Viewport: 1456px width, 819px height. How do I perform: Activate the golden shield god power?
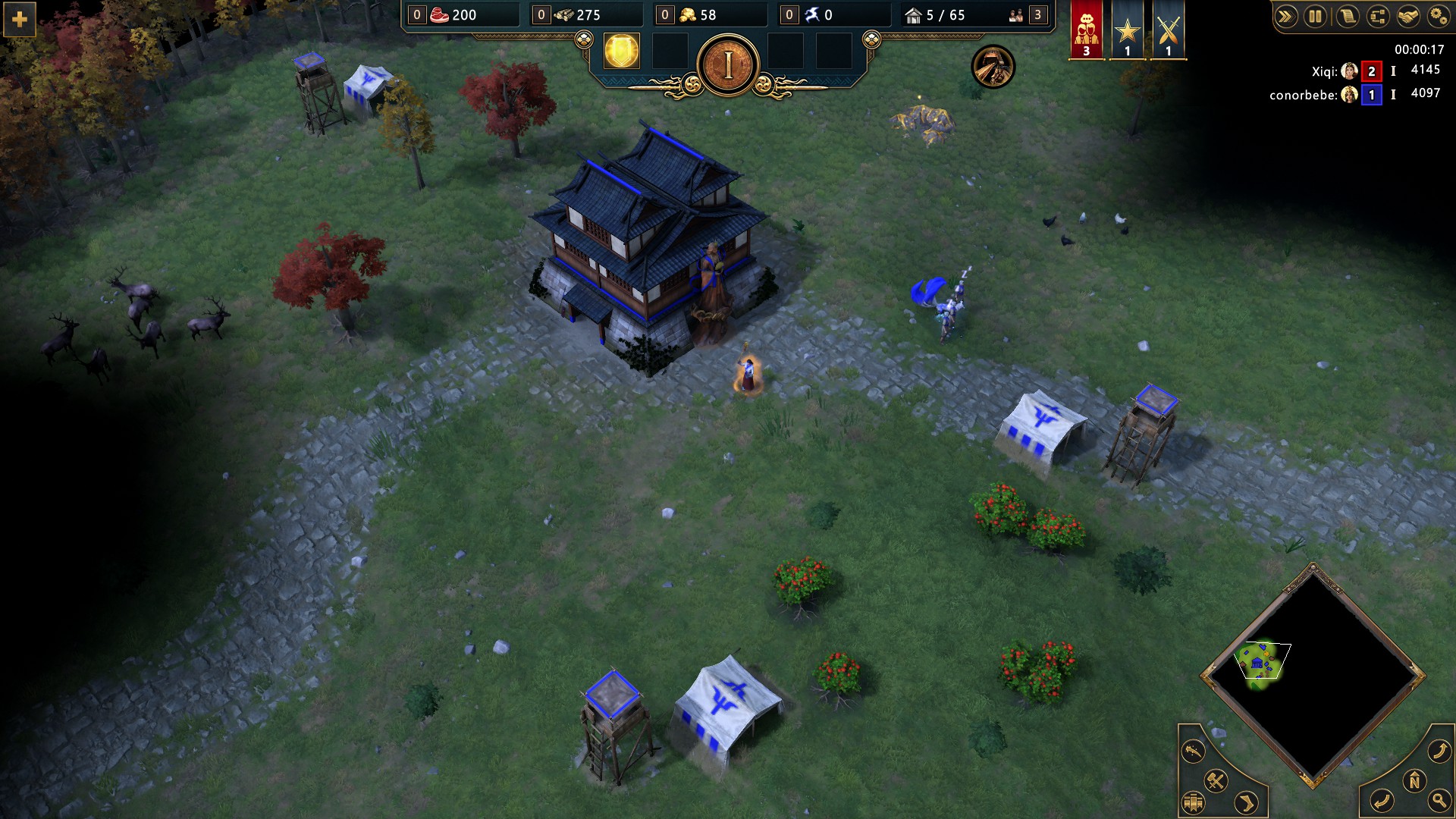[621, 52]
